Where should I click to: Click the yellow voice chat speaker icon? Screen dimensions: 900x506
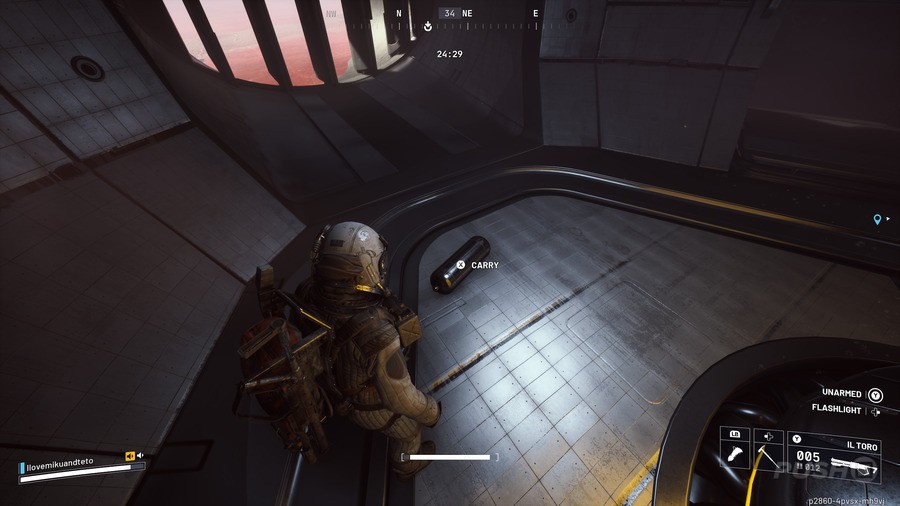(x=130, y=456)
